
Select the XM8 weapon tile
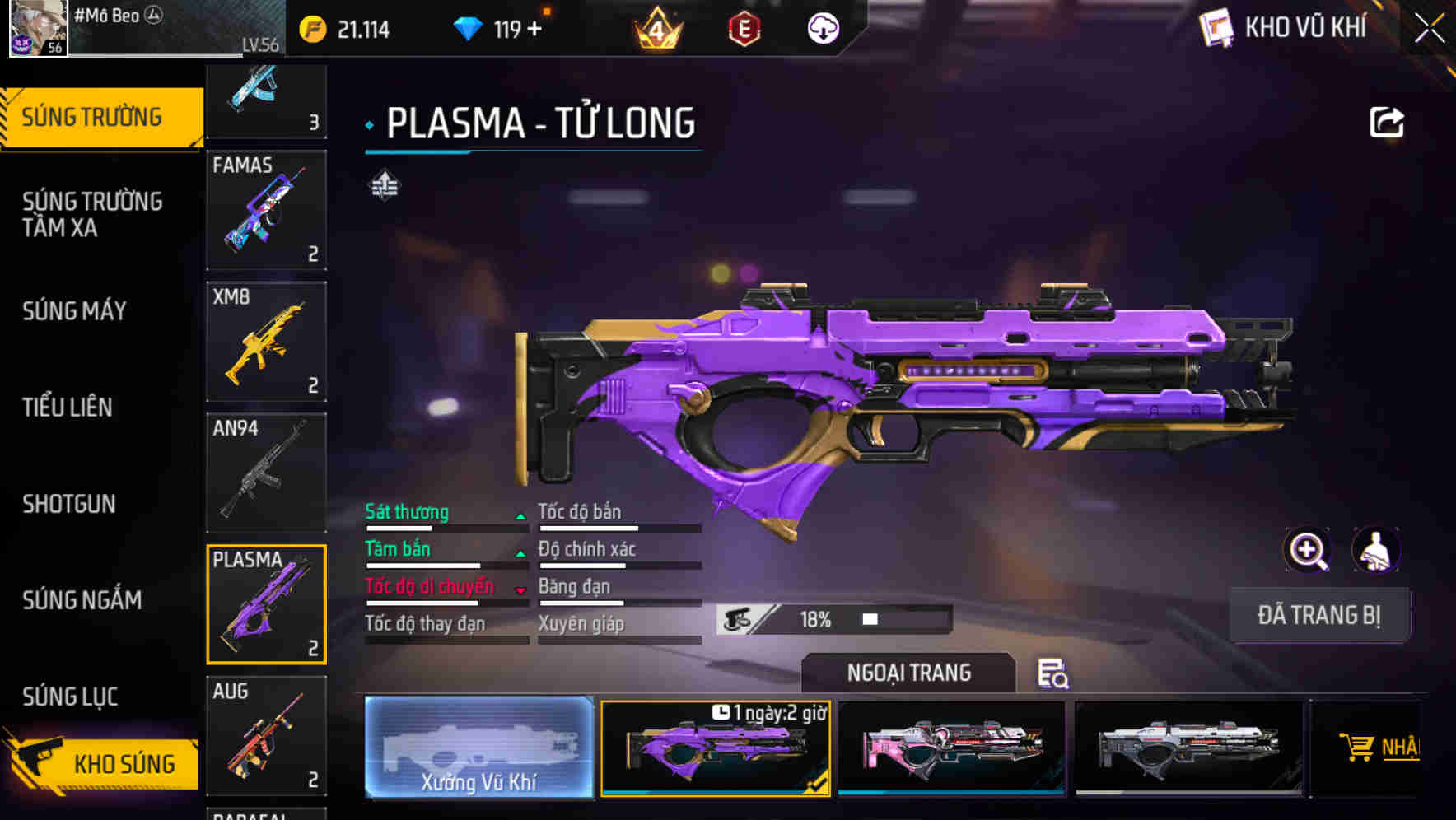[266, 342]
